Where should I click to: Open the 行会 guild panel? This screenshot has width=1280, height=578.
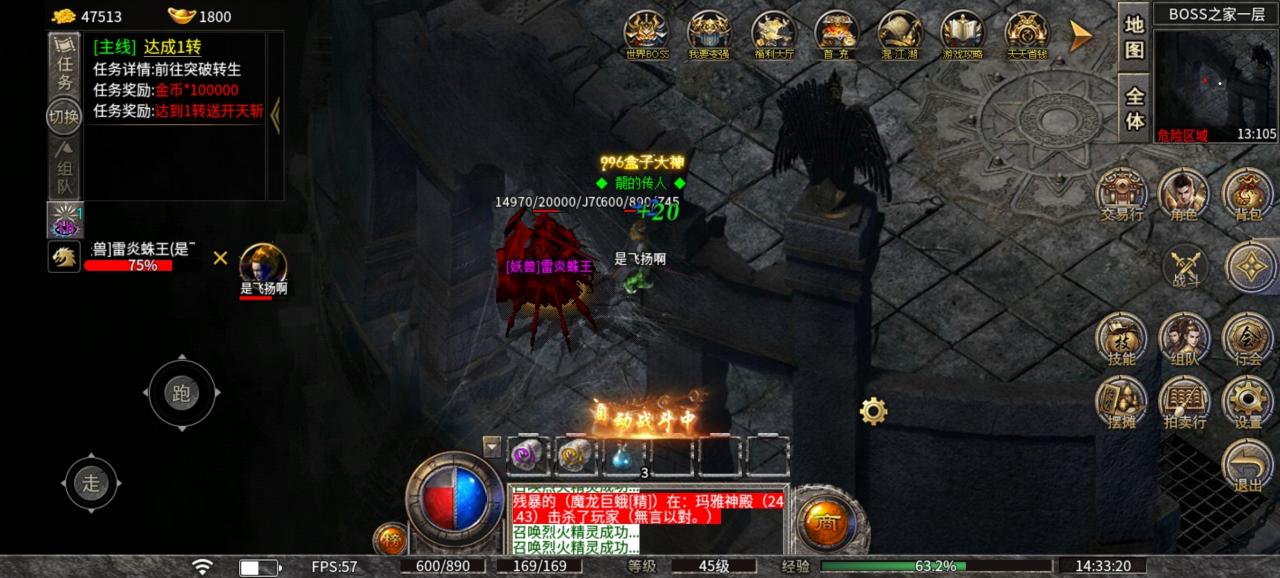point(1248,338)
